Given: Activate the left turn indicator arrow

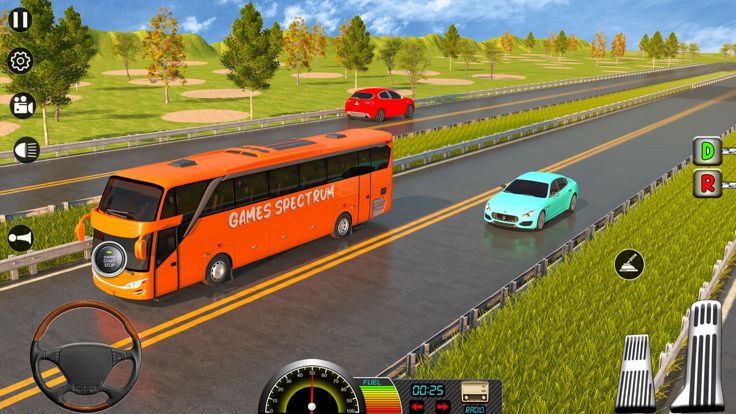Looking at the screenshot, I should (417, 406).
